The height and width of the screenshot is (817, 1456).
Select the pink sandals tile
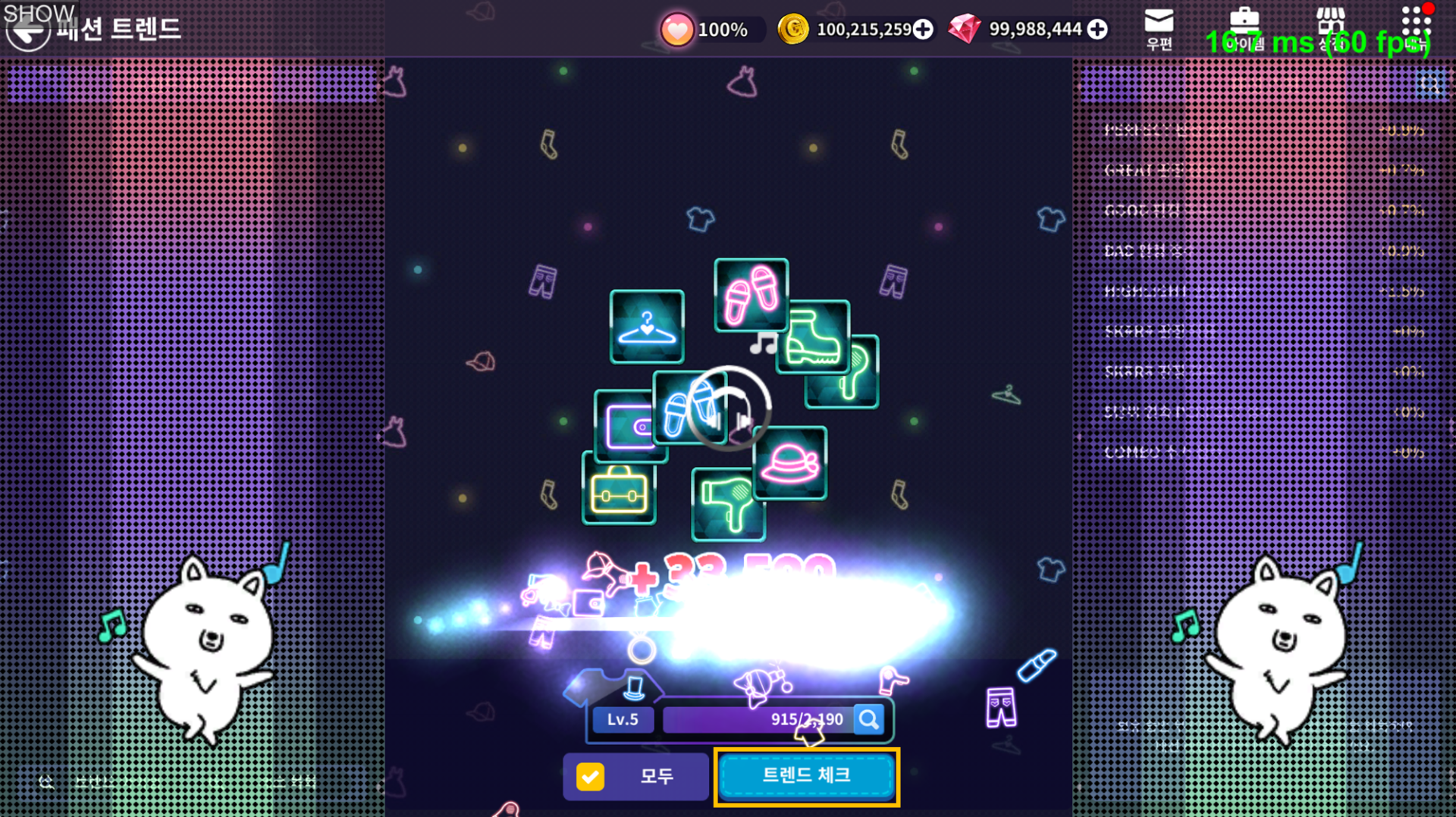[751, 294]
